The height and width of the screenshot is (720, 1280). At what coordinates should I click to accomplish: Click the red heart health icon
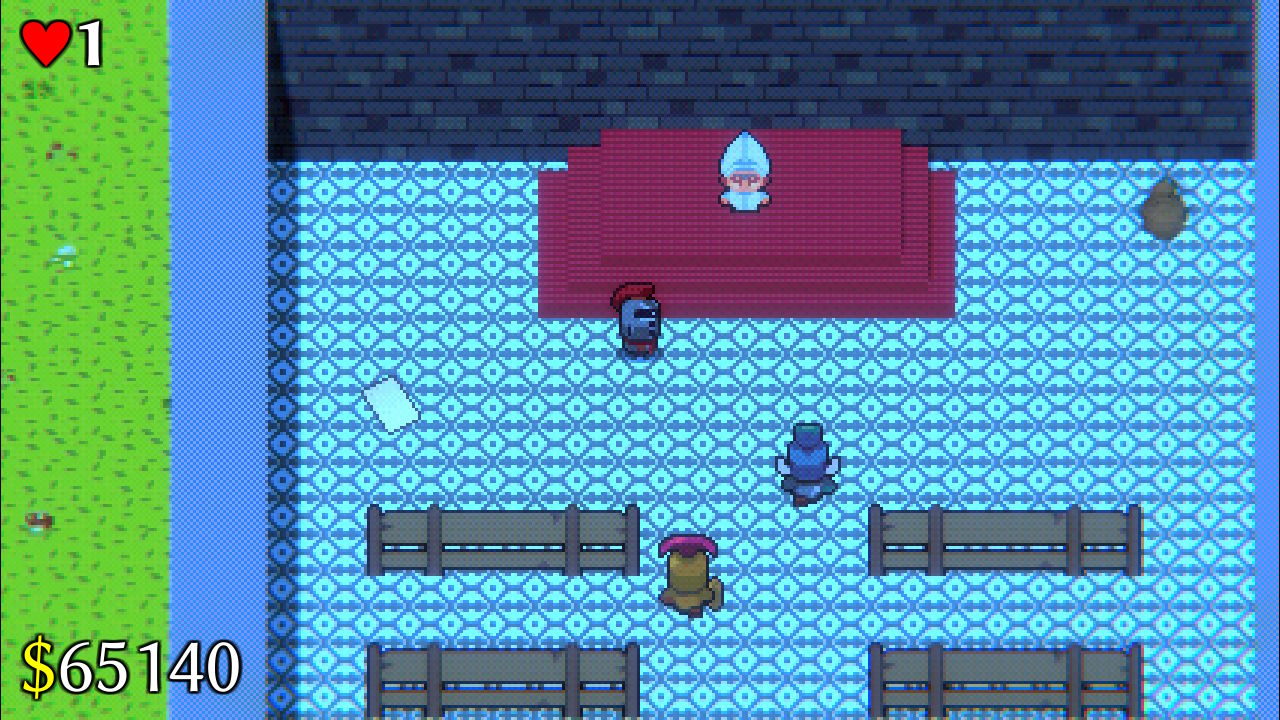(44, 42)
